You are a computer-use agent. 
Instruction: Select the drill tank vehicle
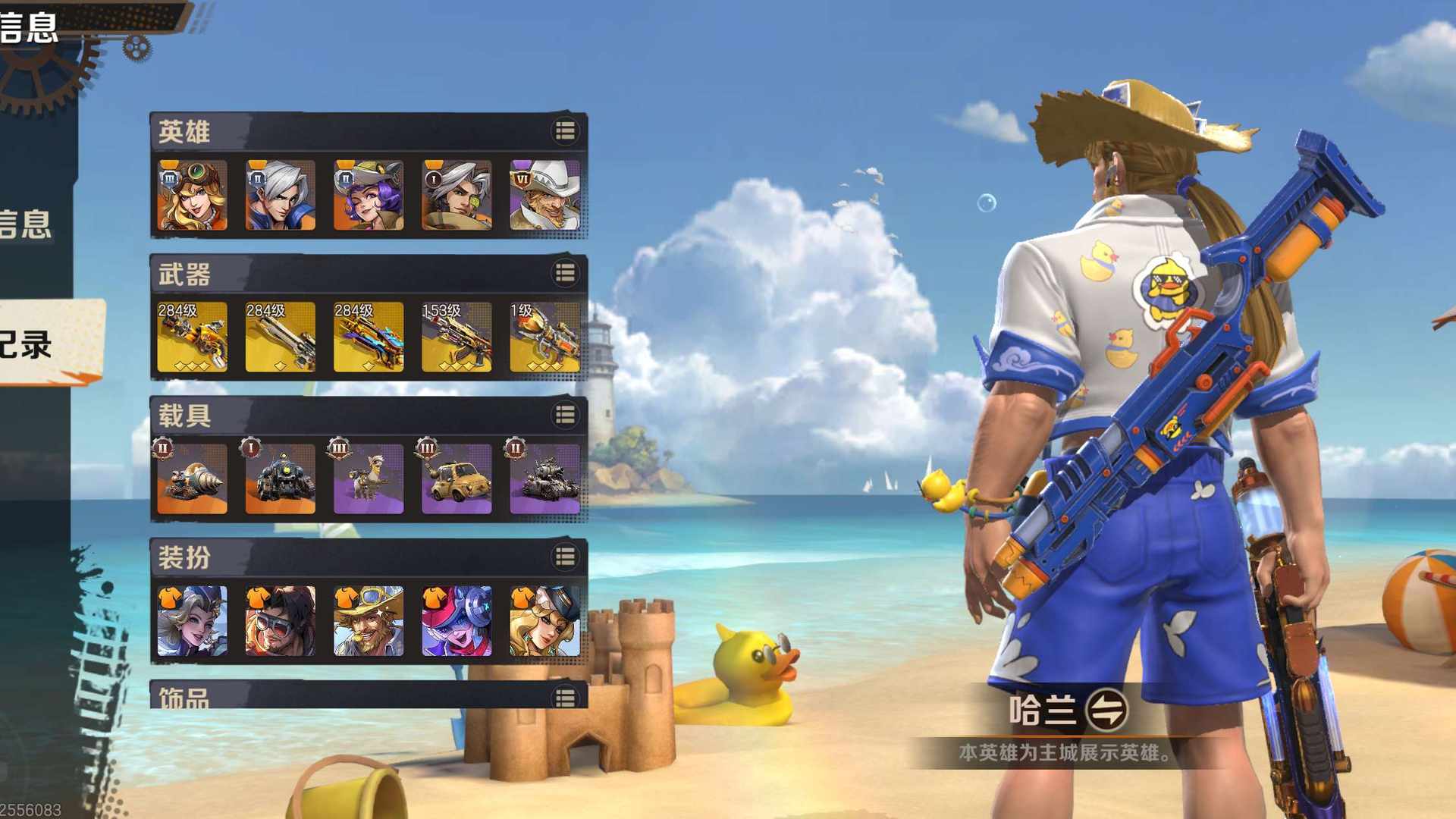(192, 479)
